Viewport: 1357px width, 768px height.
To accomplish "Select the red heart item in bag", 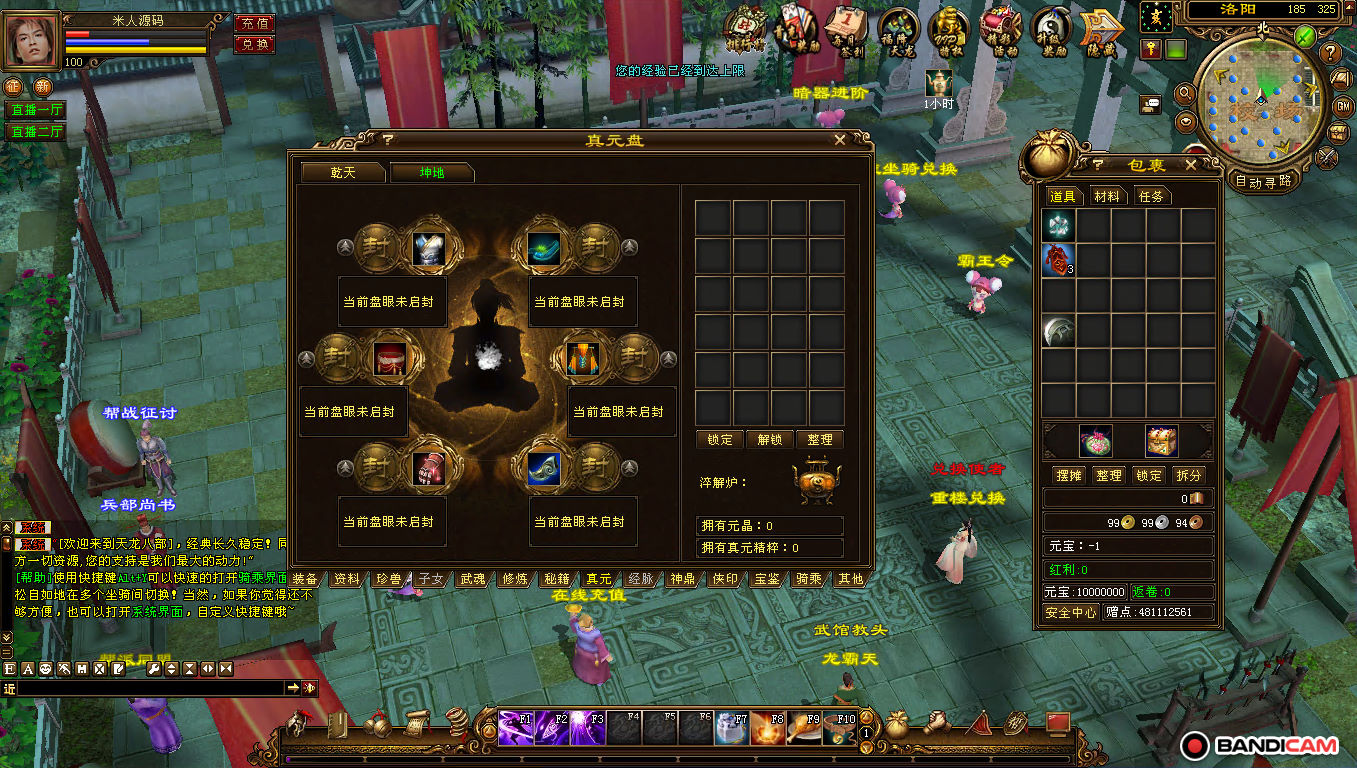I will [1059, 260].
